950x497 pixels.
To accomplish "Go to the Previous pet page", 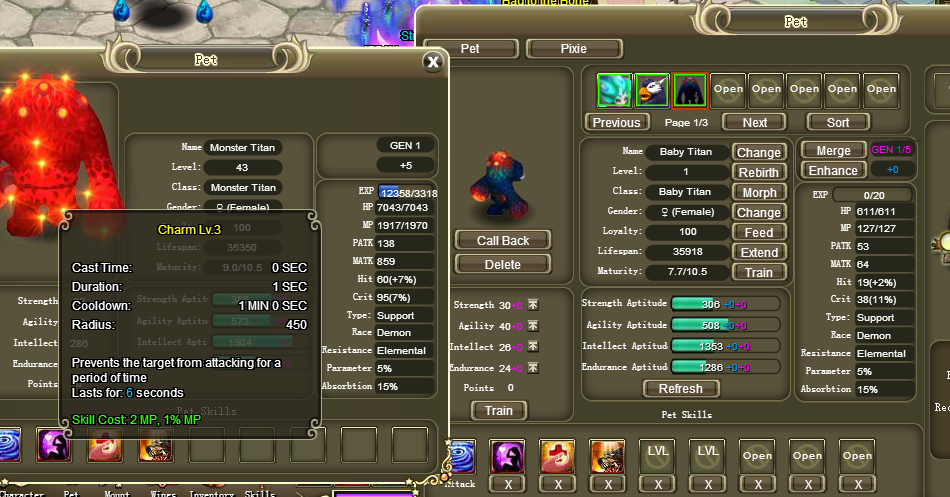I will click(x=616, y=122).
